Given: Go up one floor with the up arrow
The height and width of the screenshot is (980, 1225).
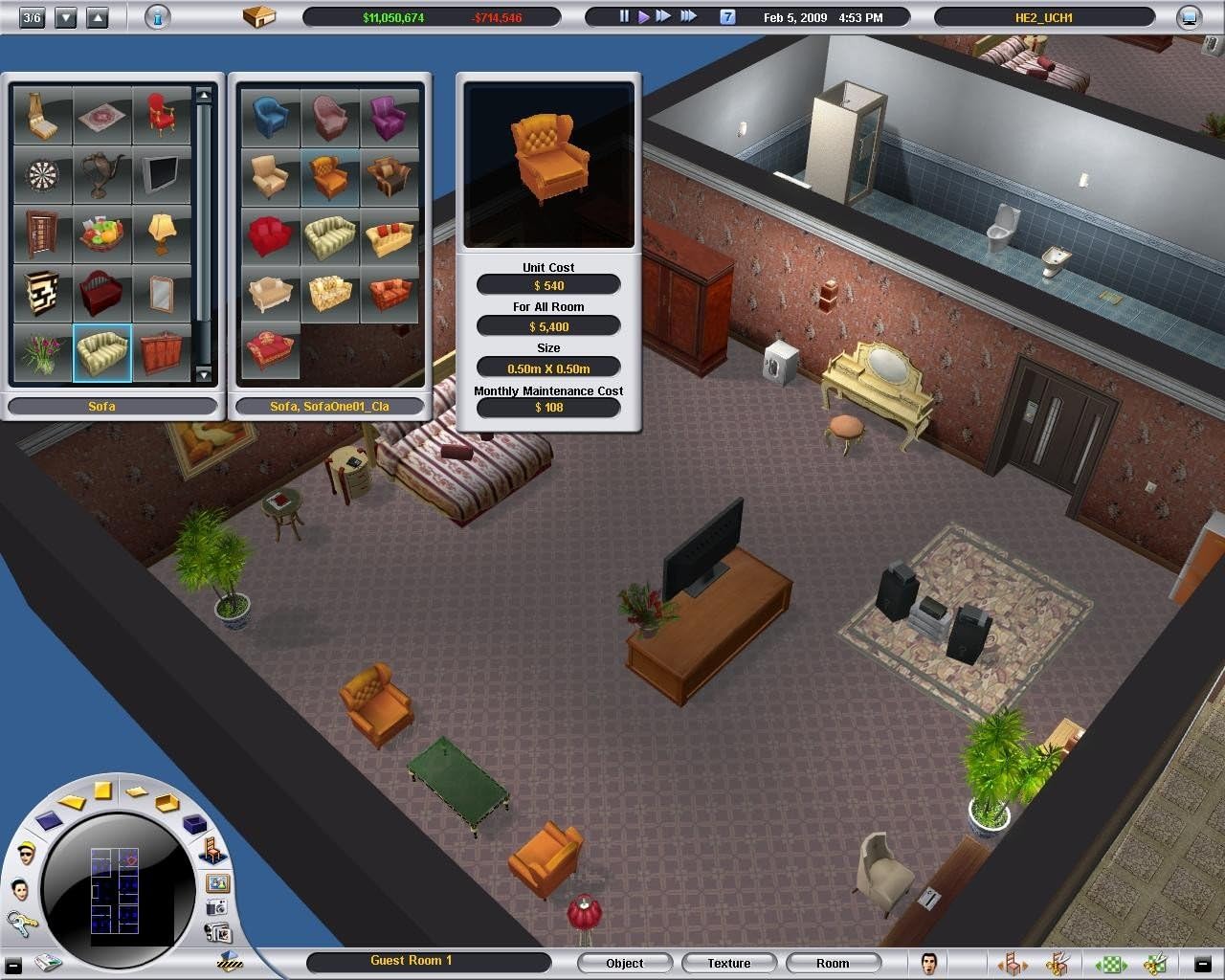Looking at the screenshot, I should tap(99, 17).
